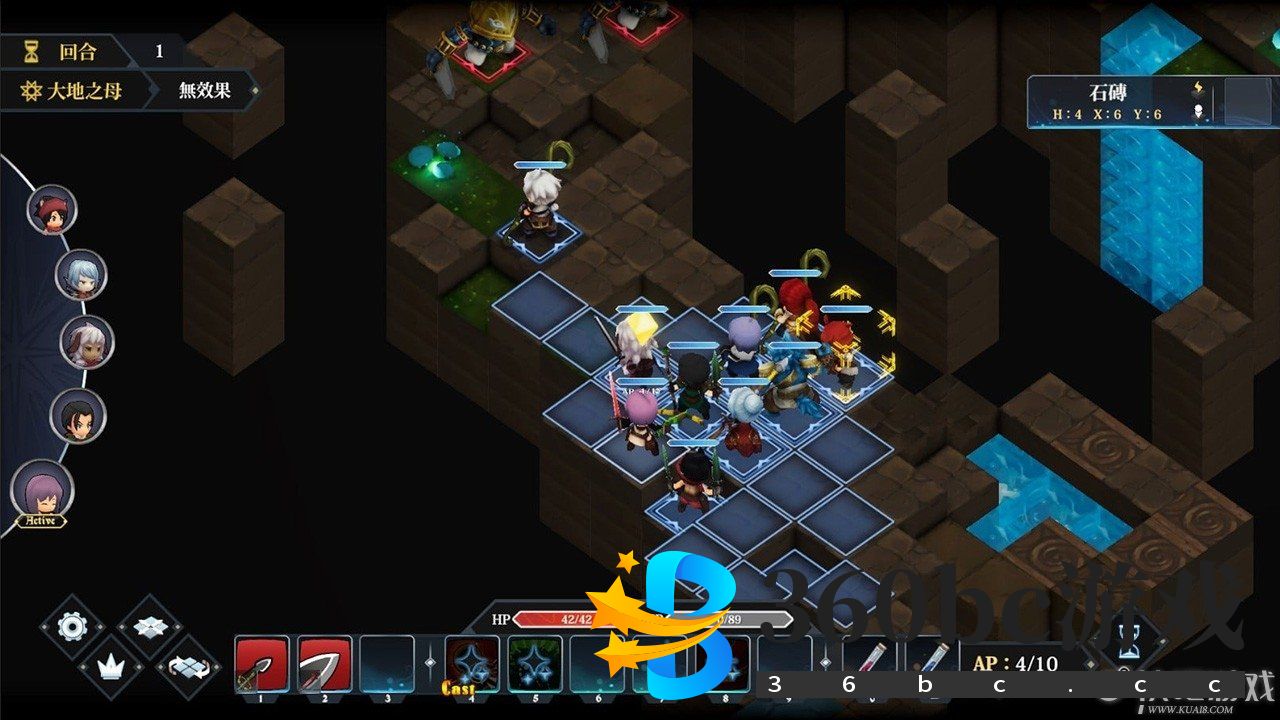
Task: Use the blue potion vial
Action: [928, 660]
